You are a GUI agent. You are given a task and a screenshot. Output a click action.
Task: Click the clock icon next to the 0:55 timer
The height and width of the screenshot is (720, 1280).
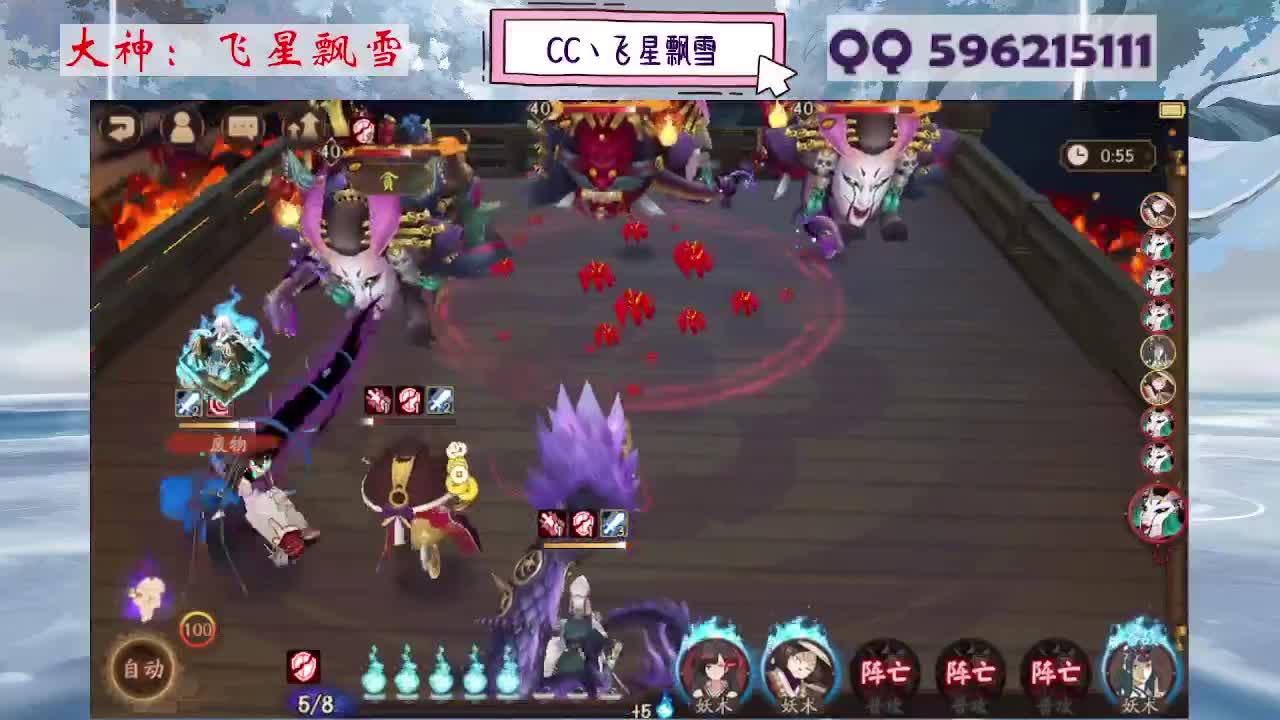[1077, 155]
